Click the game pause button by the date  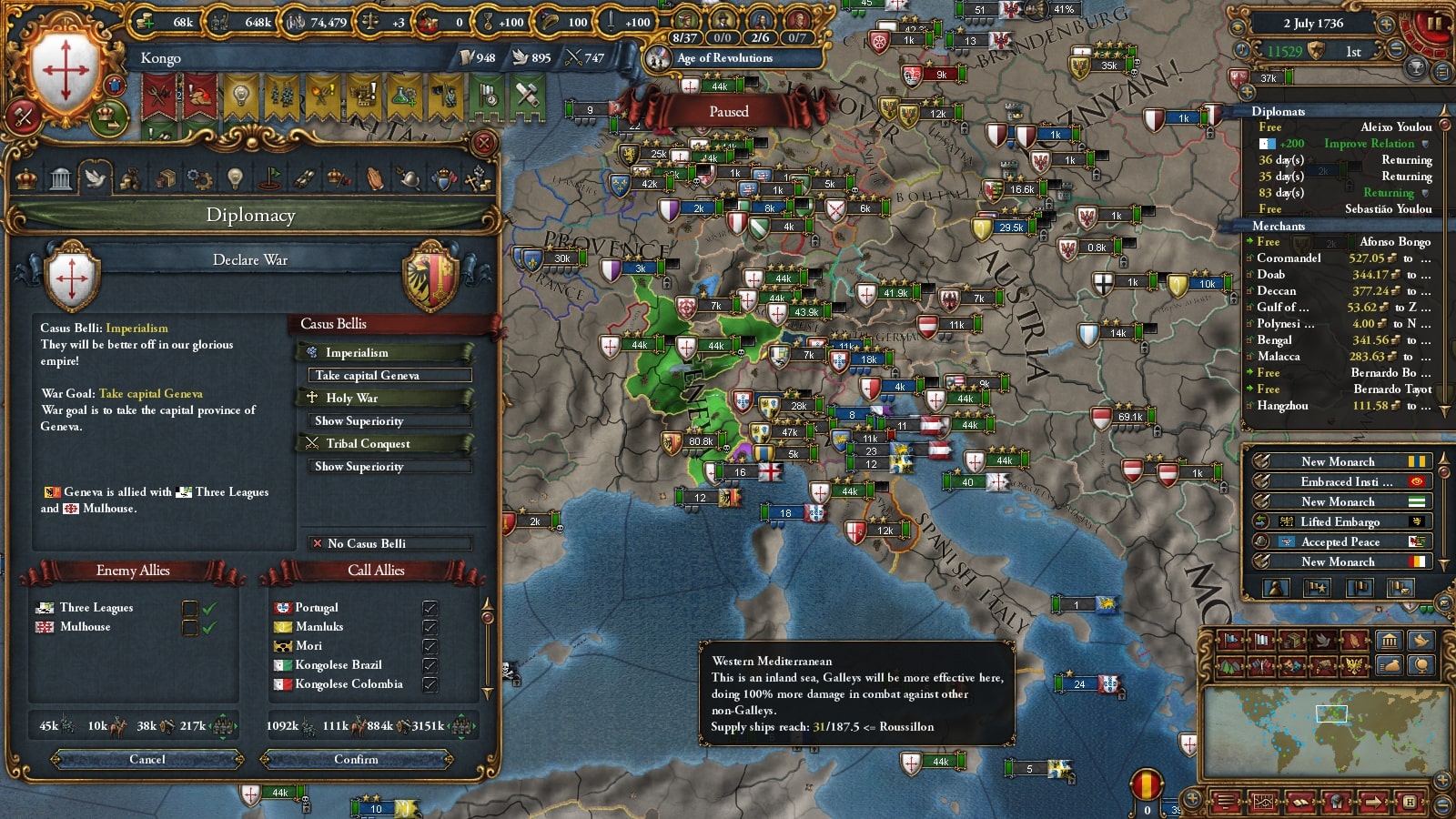[x=1434, y=24]
